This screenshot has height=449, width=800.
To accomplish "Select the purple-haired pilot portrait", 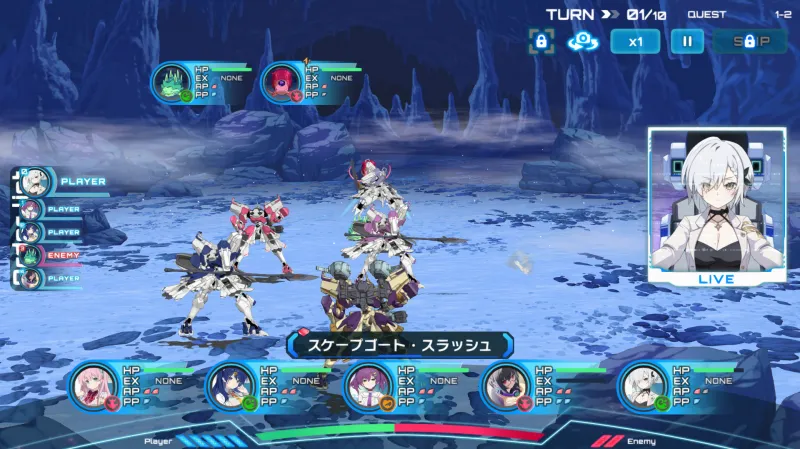I will [x=368, y=386].
